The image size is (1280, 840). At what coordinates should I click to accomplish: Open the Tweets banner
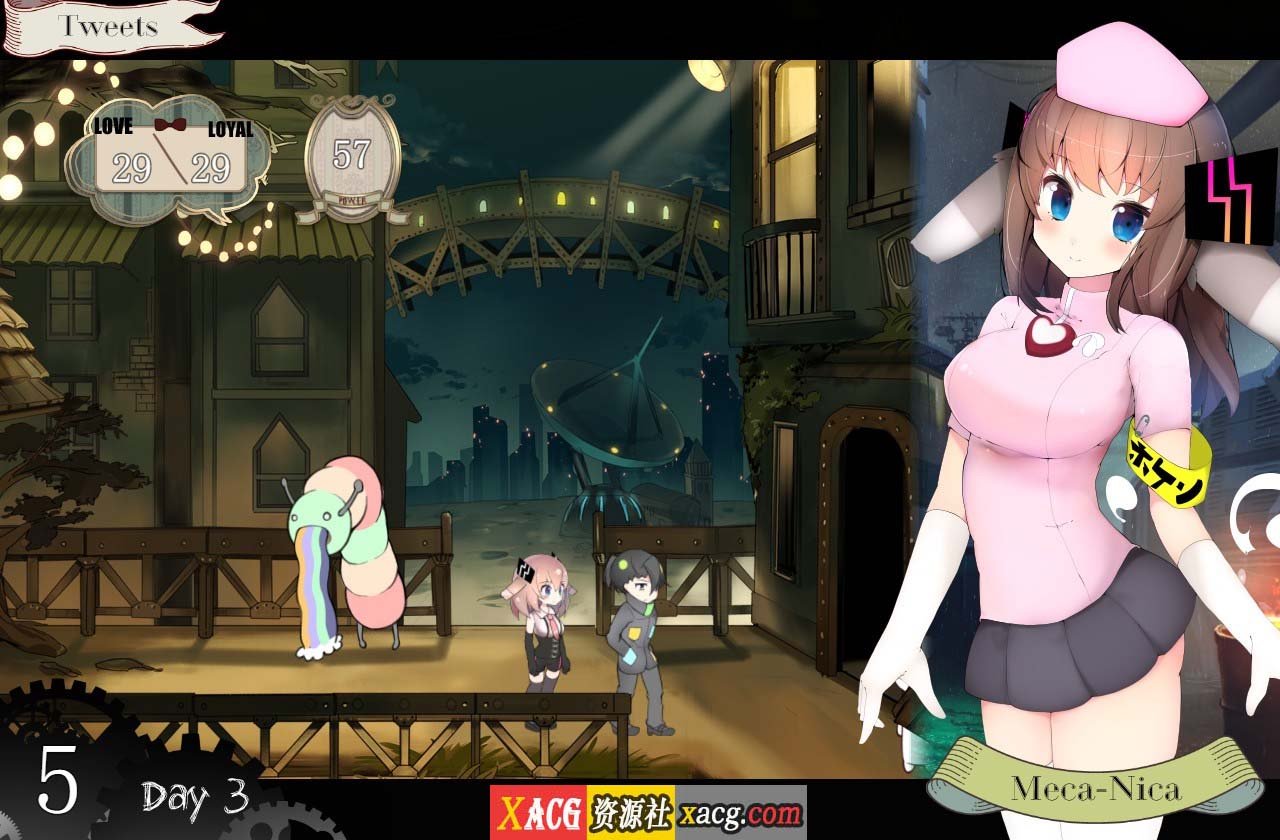(107, 26)
